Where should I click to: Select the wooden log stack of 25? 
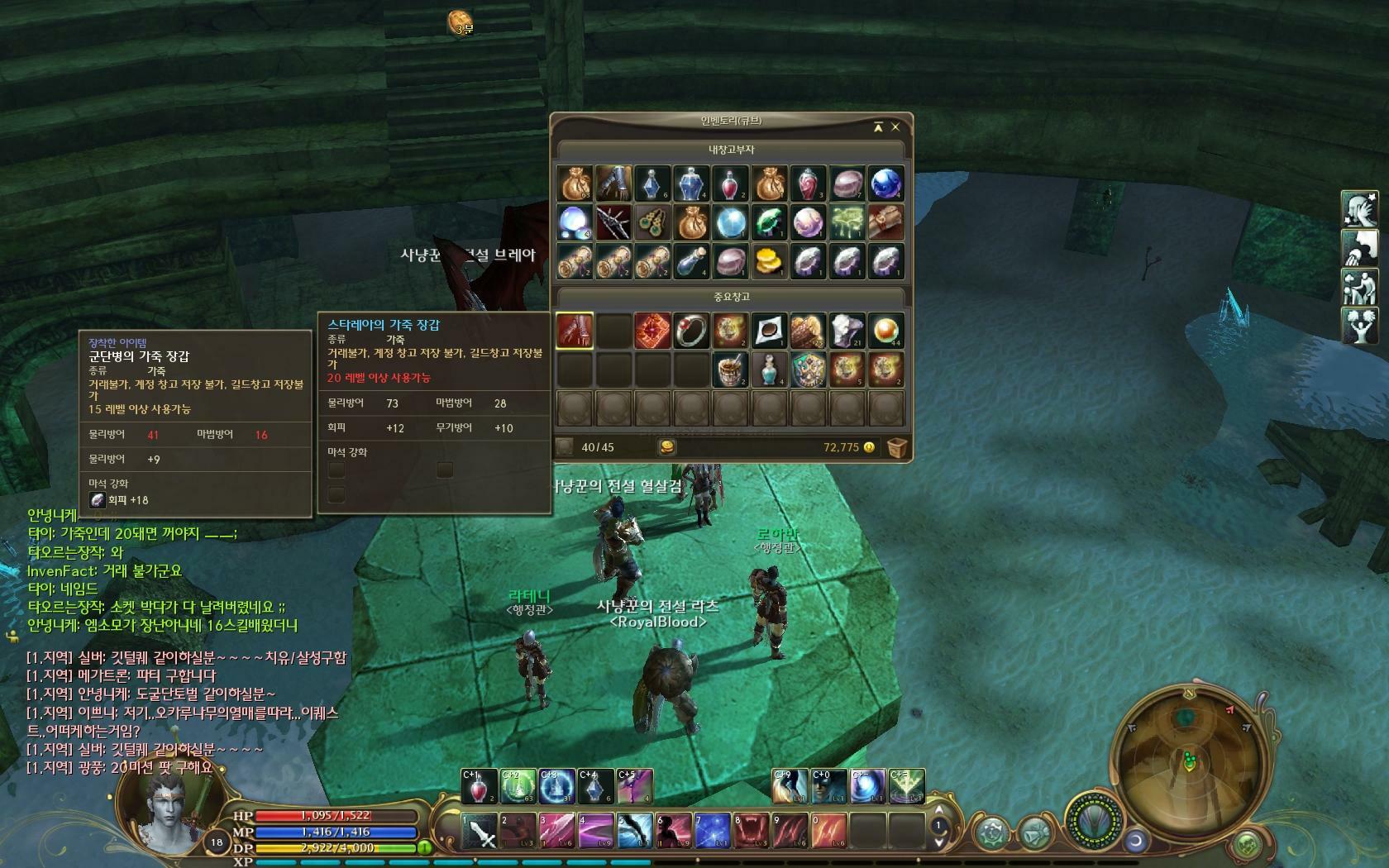(808, 331)
